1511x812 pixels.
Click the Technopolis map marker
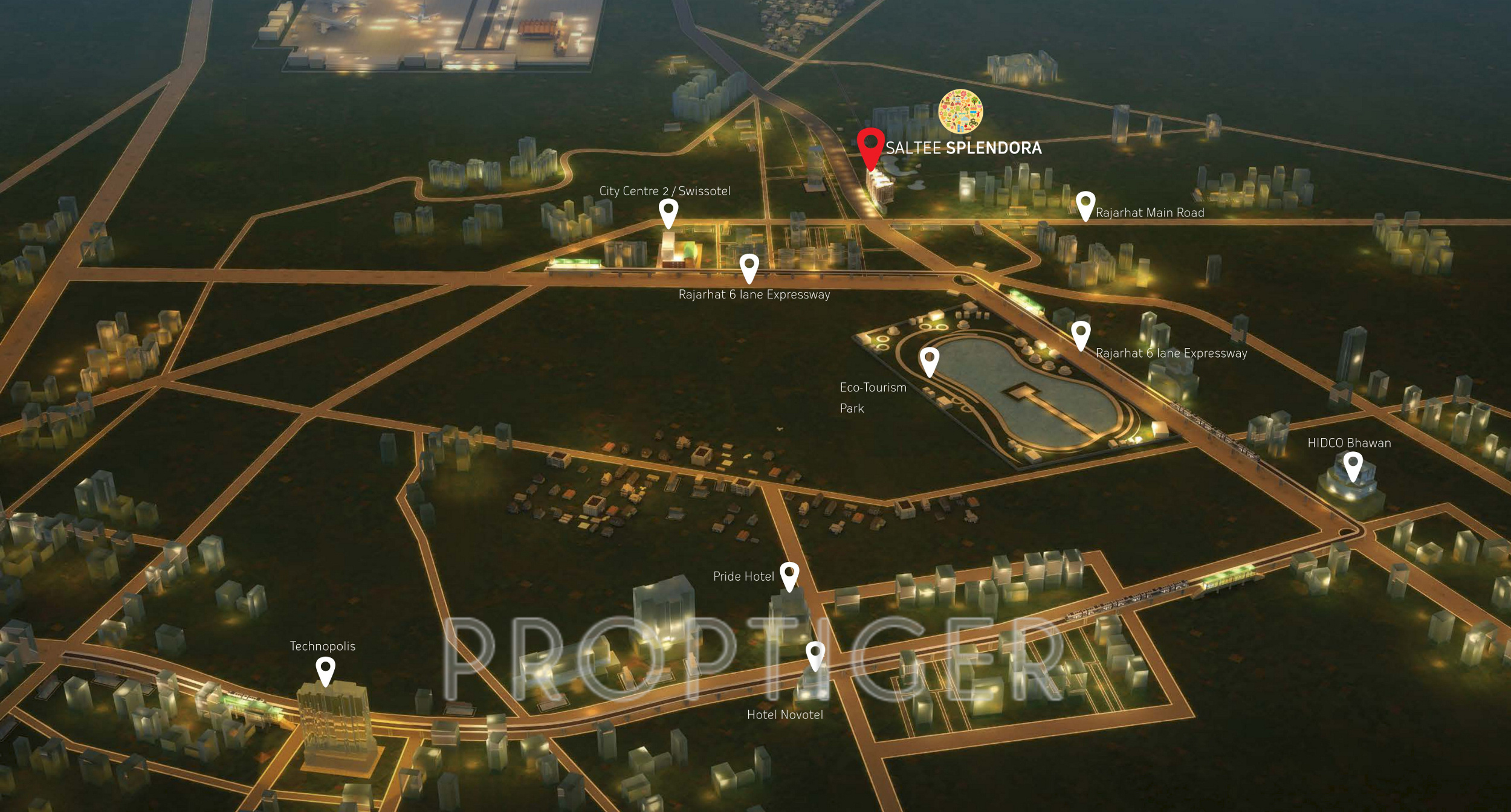(x=326, y=670)
